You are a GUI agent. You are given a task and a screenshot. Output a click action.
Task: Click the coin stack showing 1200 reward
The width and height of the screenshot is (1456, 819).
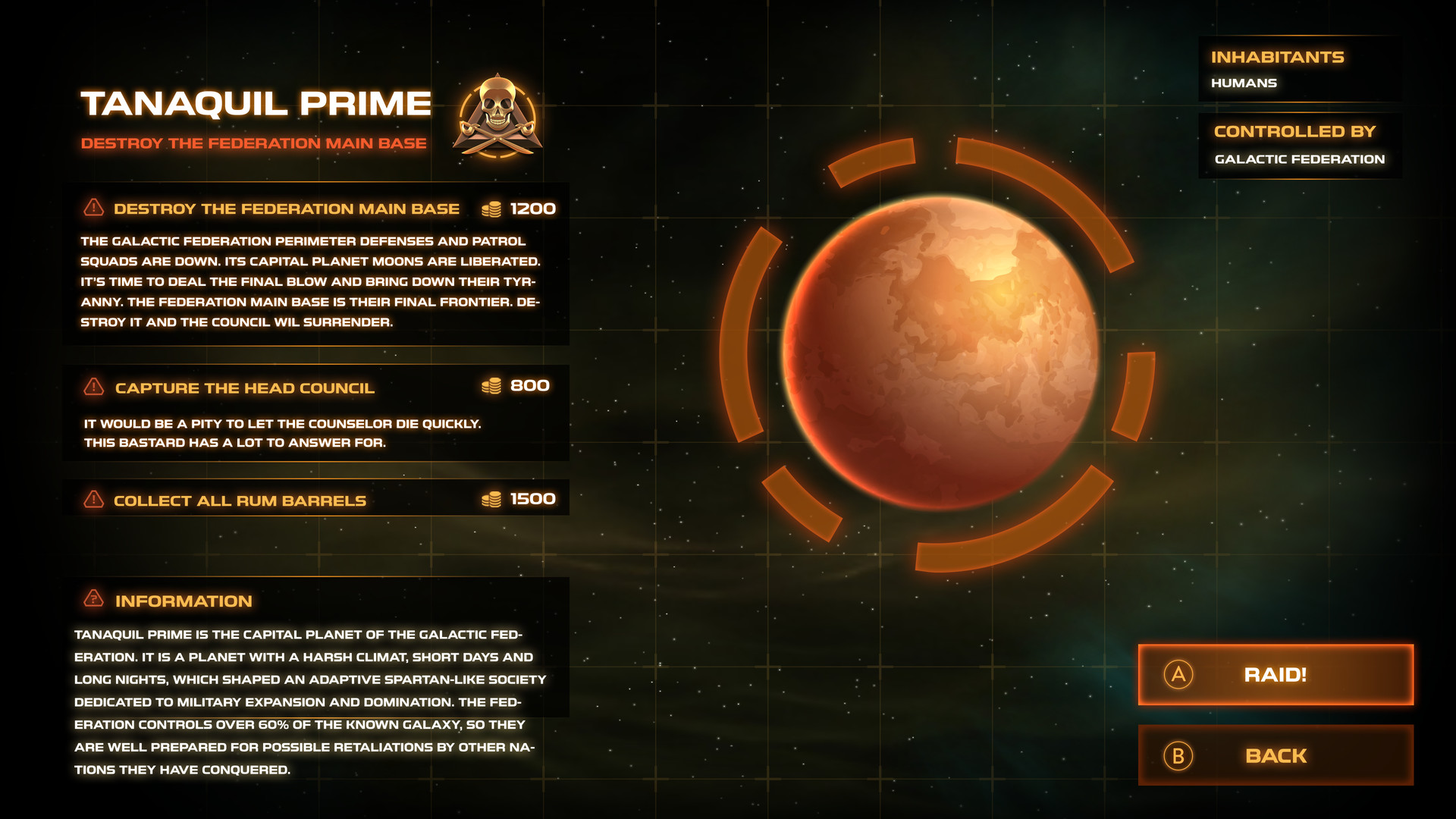pos(492,207)
